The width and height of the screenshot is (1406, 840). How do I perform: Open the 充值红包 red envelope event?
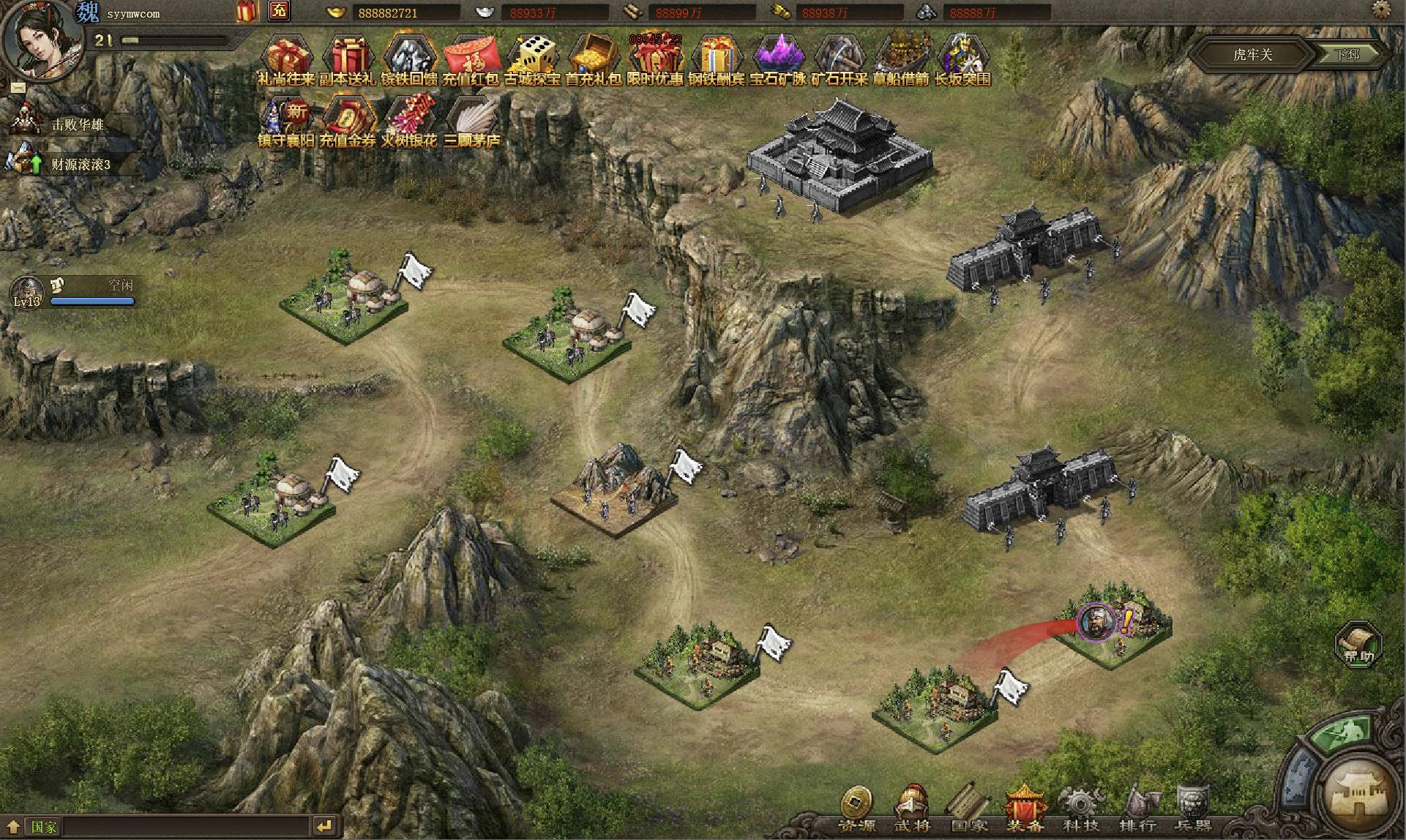[471, 59]
